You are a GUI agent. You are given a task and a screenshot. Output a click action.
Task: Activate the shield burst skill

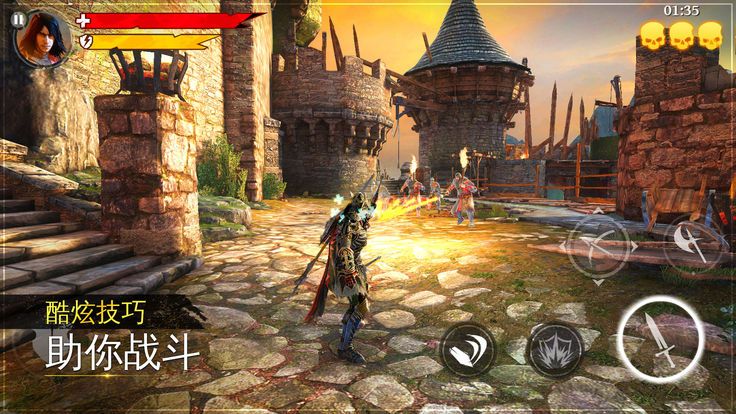[554, 350]
